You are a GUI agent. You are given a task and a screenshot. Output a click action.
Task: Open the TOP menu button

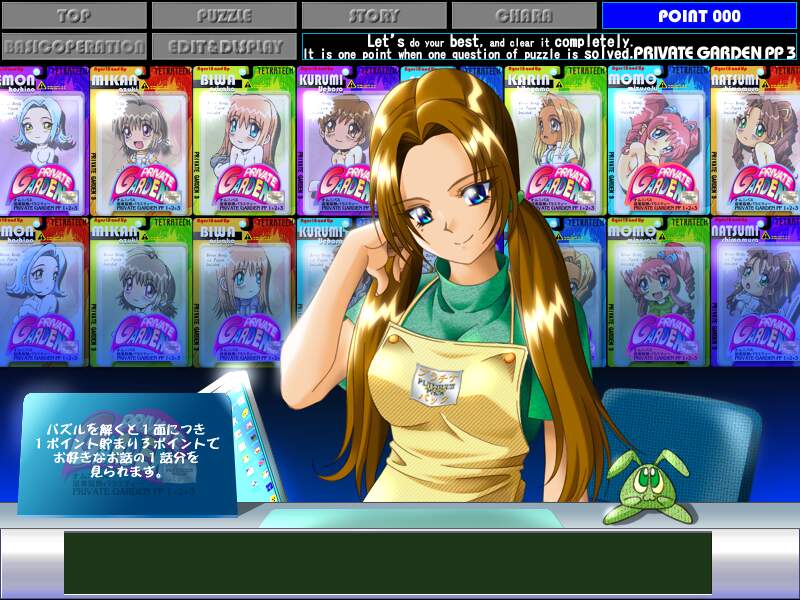(x=74, y=16)
